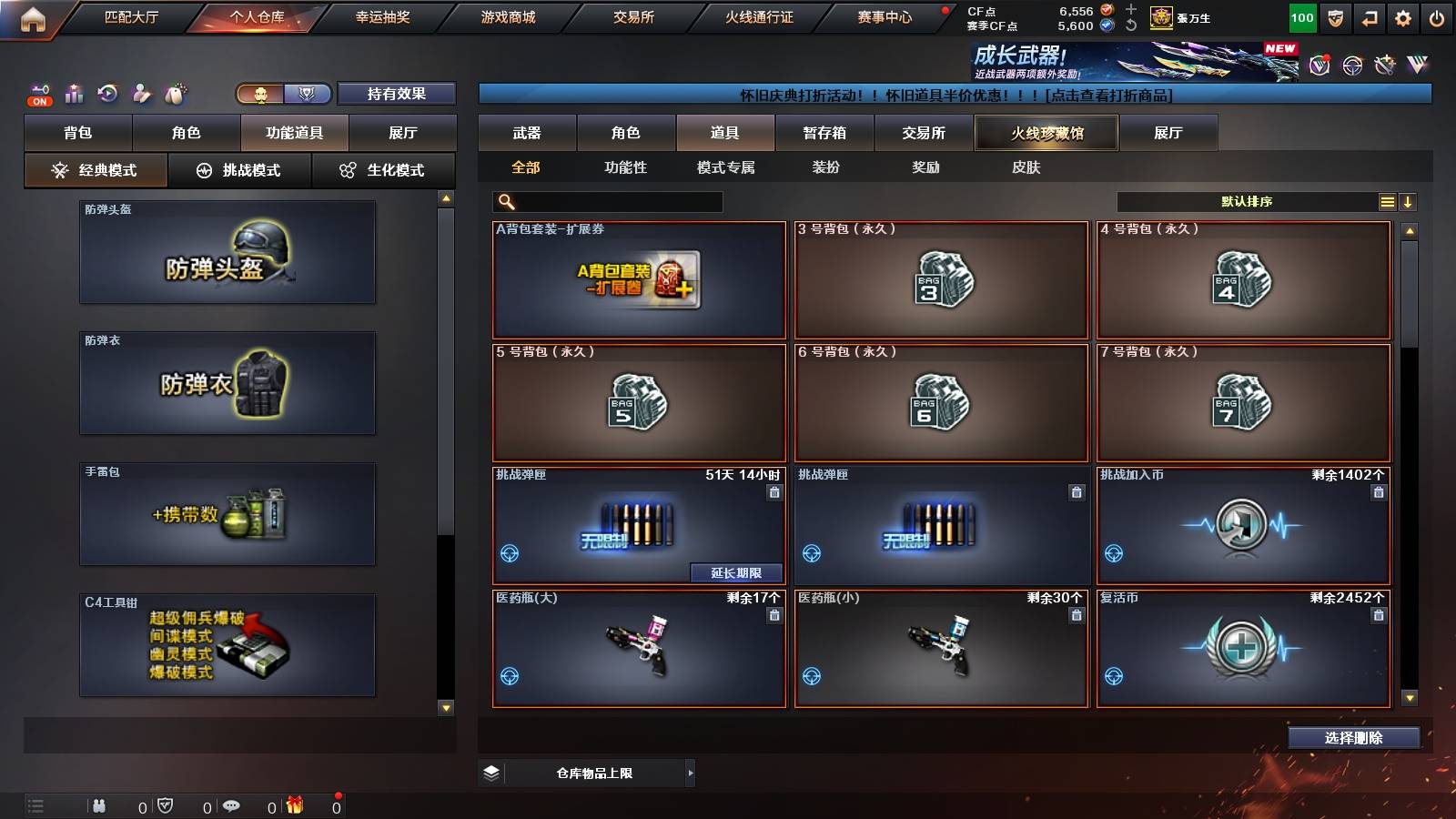Image resolution: width=1456 pixels, height=819 pixels.
Task: Switch the badge side of character toggle
Action: (x=307, y=94)
